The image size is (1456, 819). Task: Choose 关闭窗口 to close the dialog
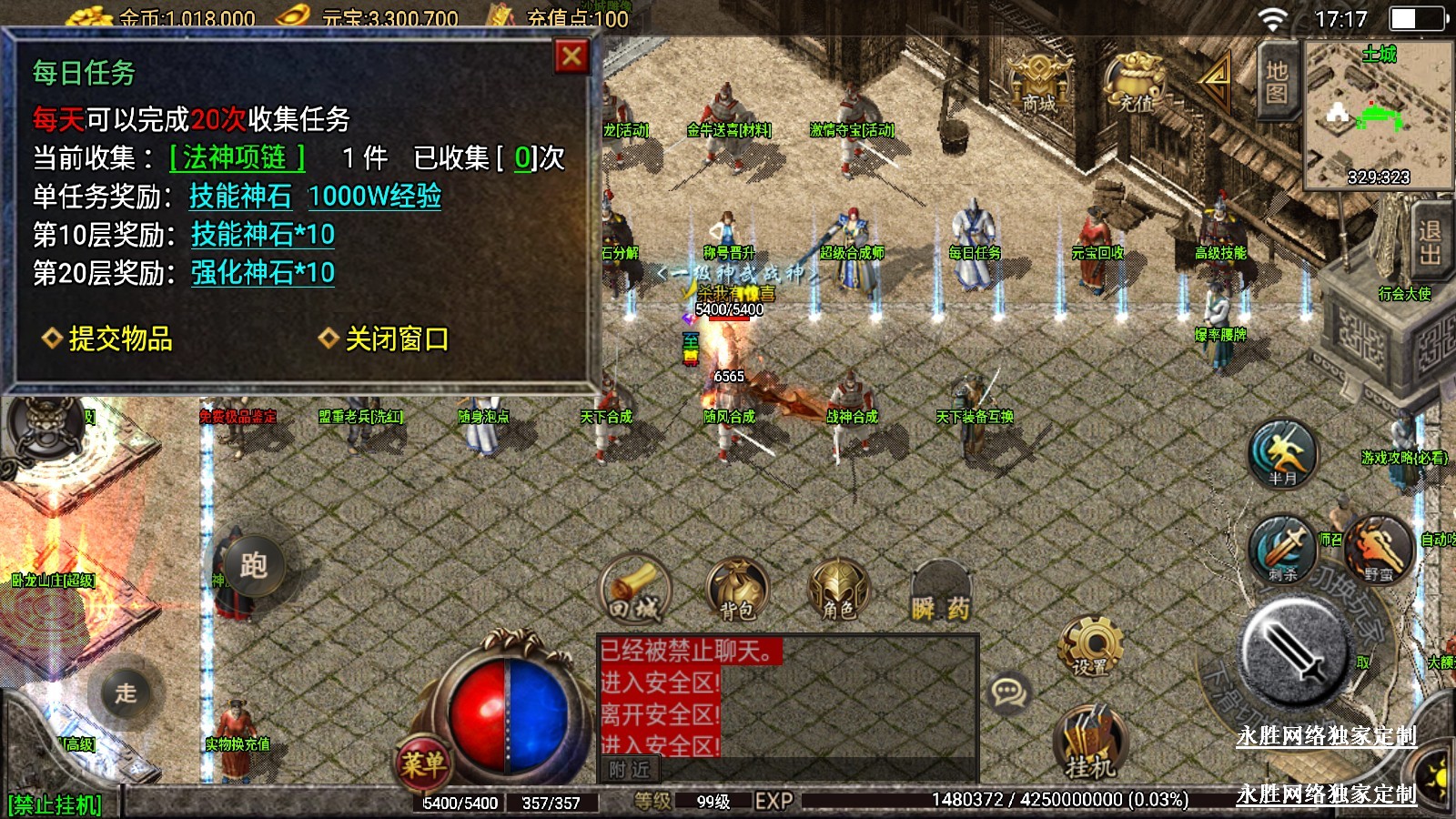point(384,339)
